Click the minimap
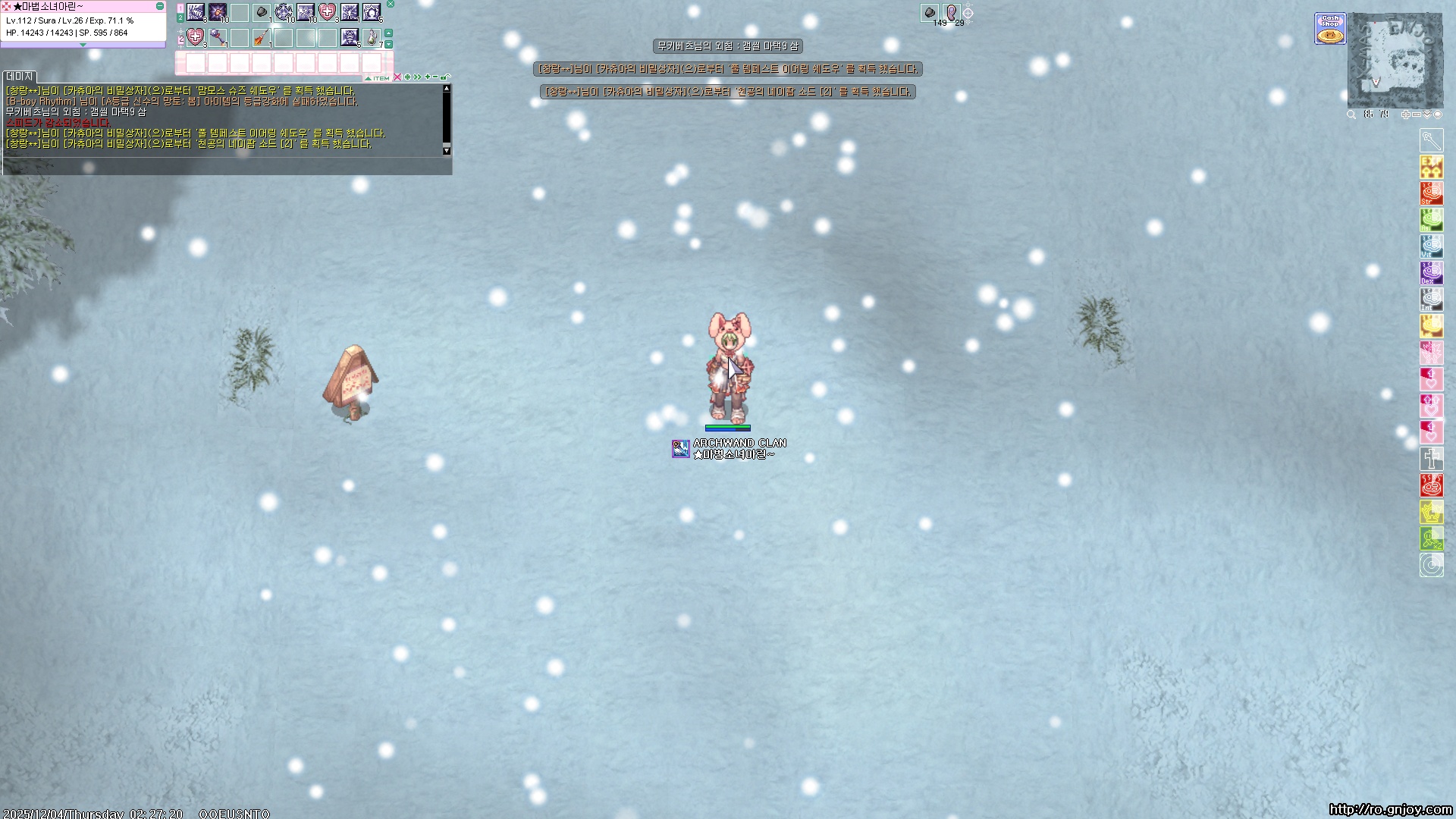The height and width of the screenshot is (819, 1456). point(1395,61)
